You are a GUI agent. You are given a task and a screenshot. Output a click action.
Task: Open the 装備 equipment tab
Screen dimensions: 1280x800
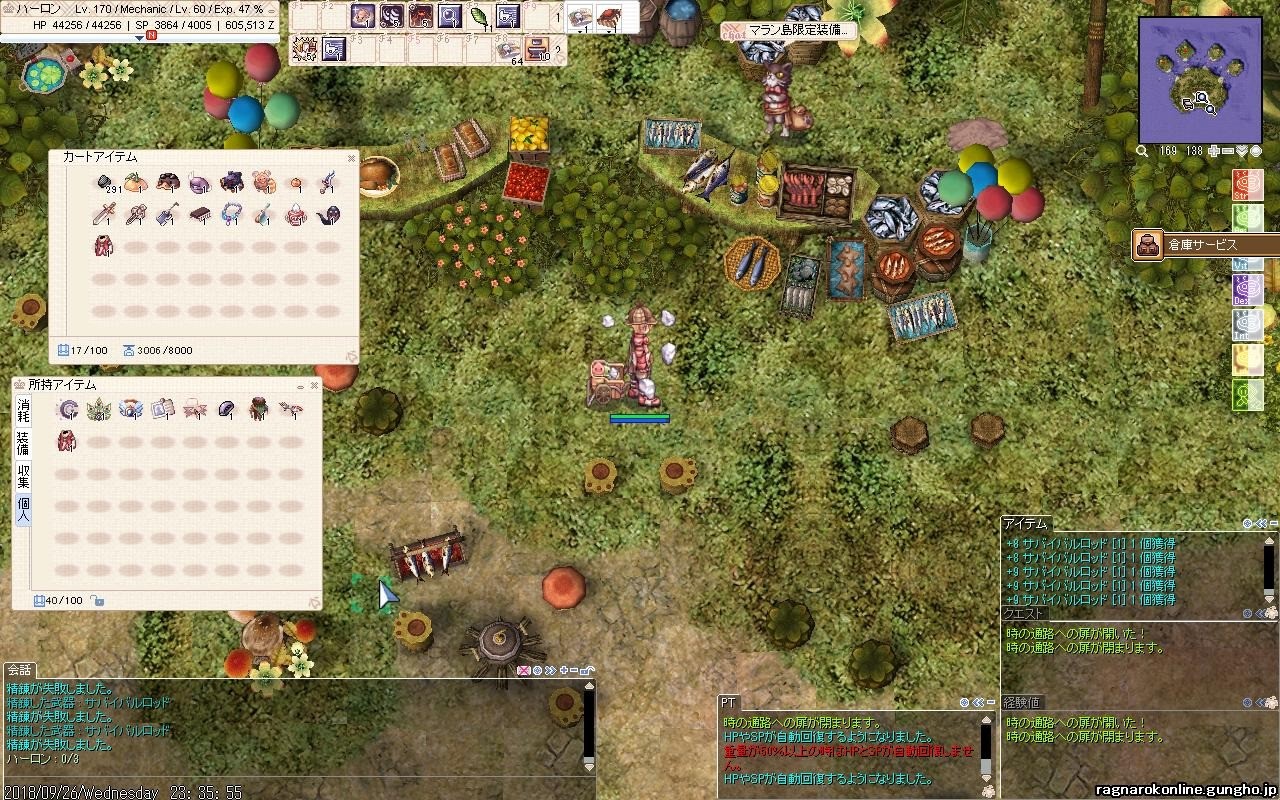click(23, 442)
